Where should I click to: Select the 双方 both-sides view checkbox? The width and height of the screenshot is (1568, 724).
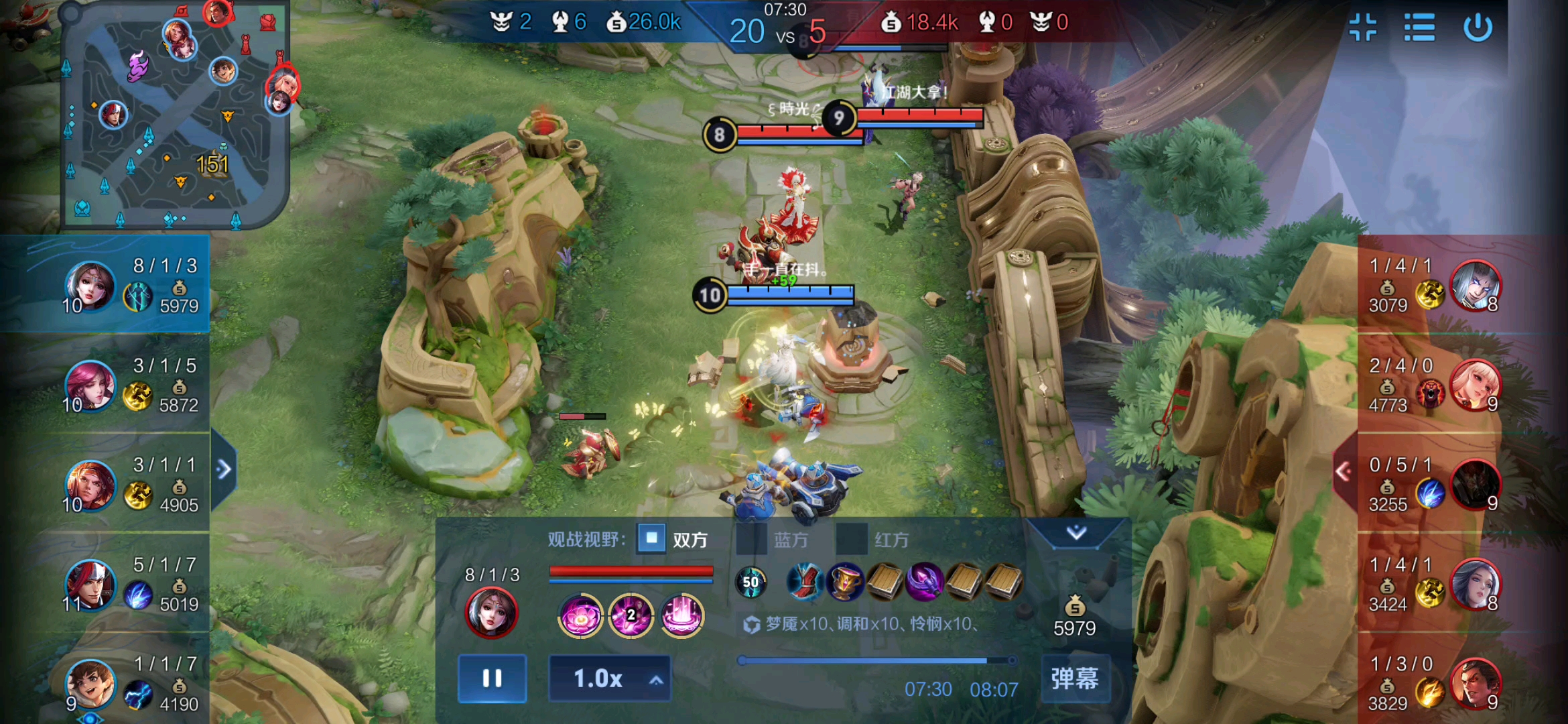pyautogui.click(x=651, y=538)
